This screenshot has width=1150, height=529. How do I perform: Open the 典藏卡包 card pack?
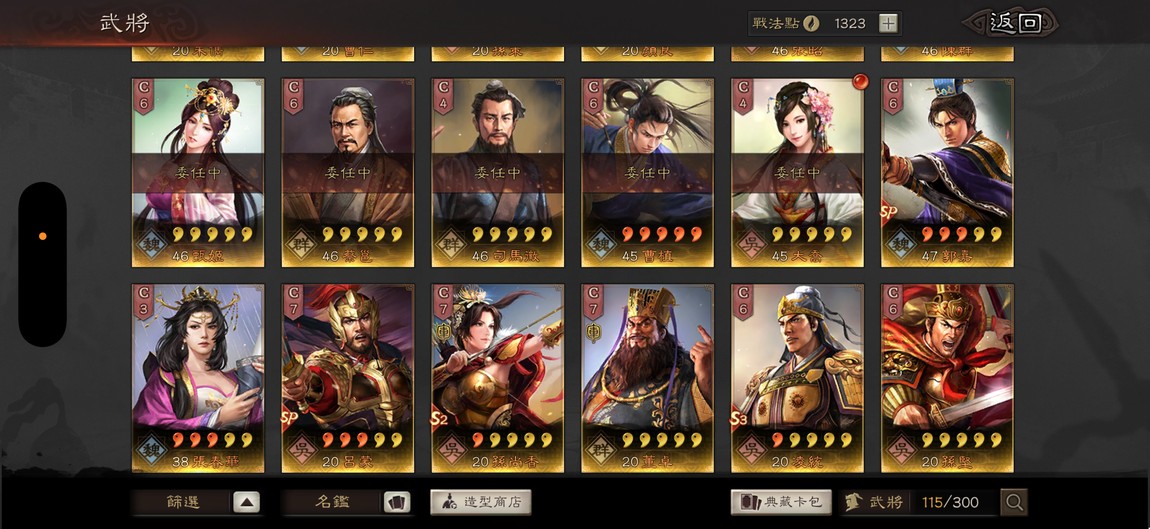782,502
